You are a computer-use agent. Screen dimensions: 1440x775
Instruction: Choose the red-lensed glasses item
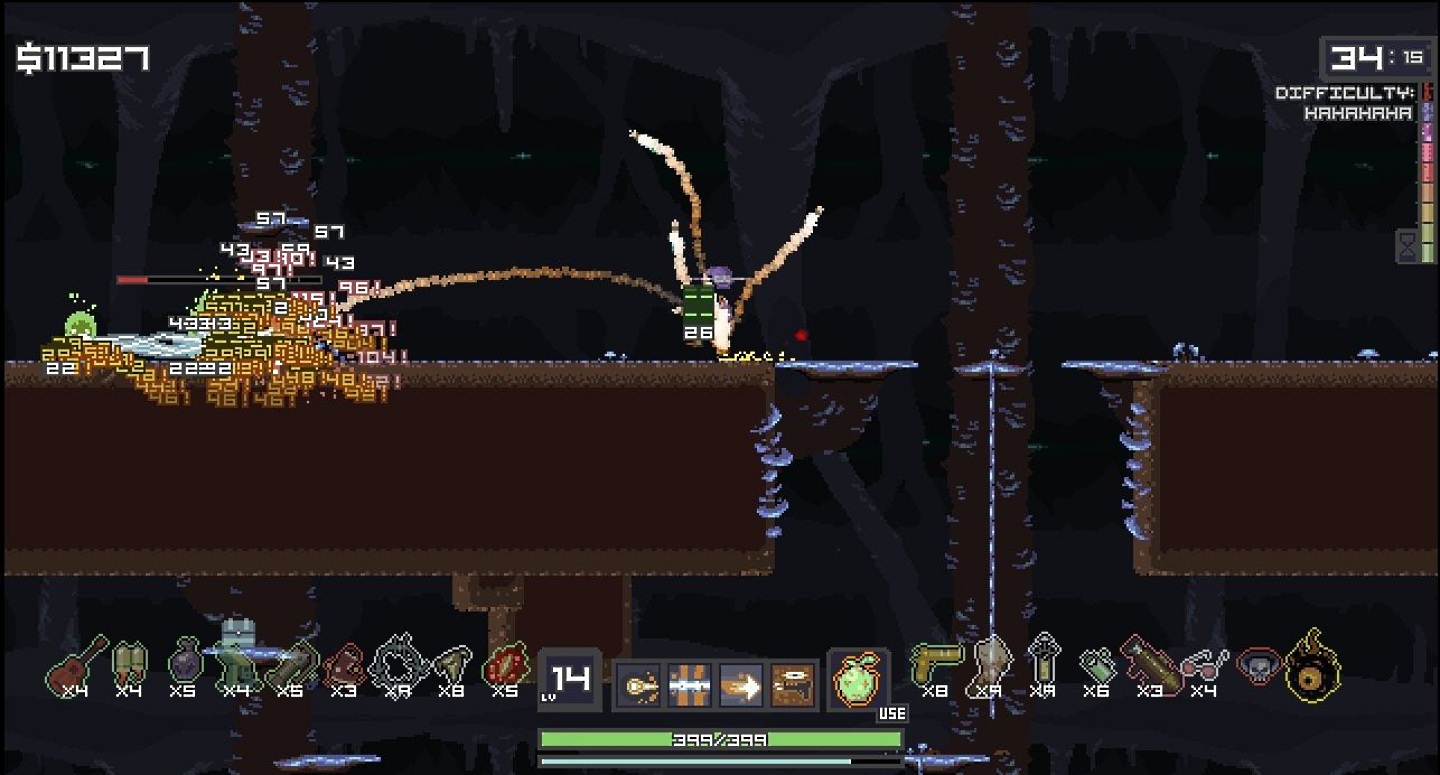1204,663
